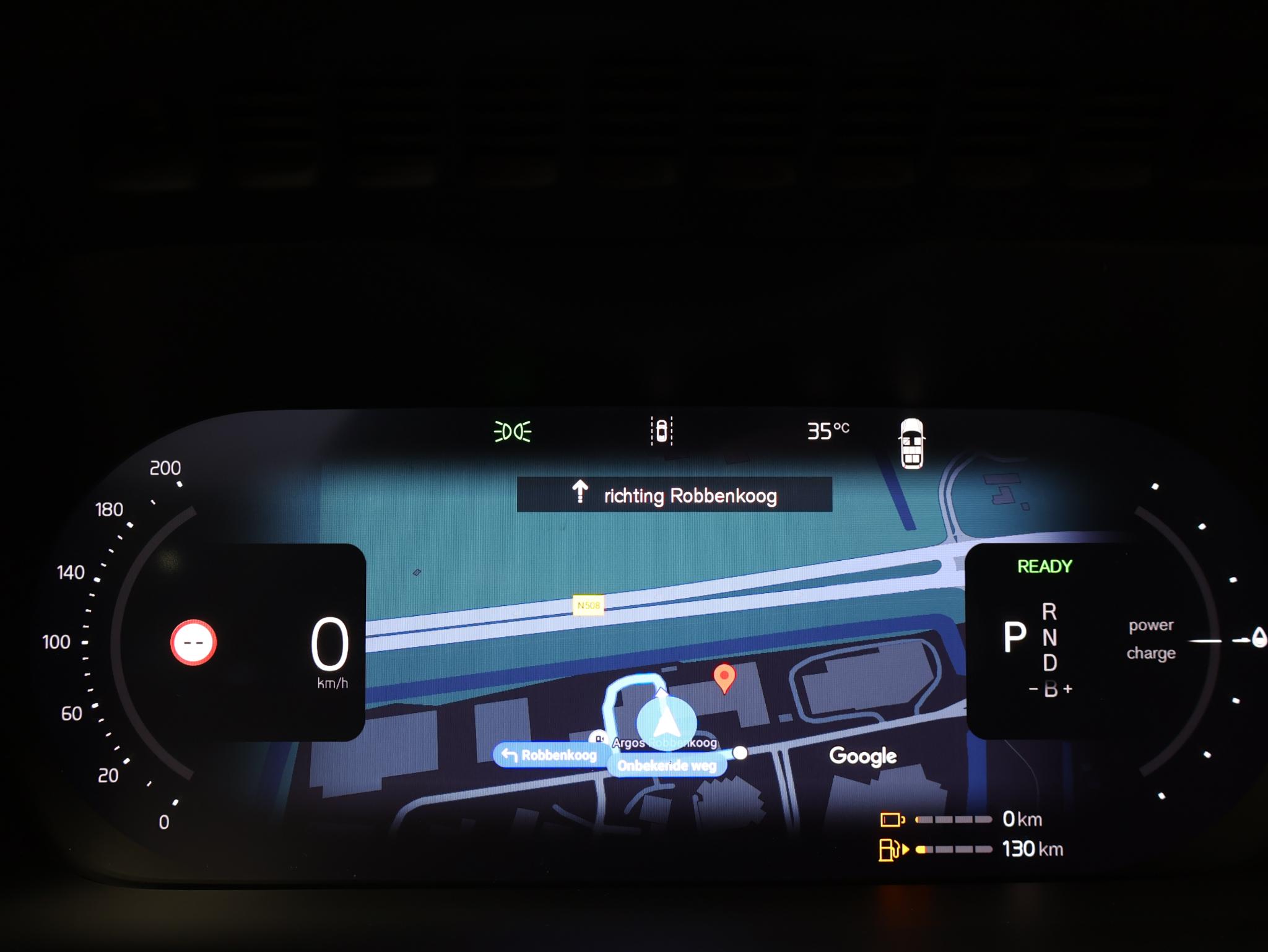Click the orange fuel pump range icon

[891, 849]
